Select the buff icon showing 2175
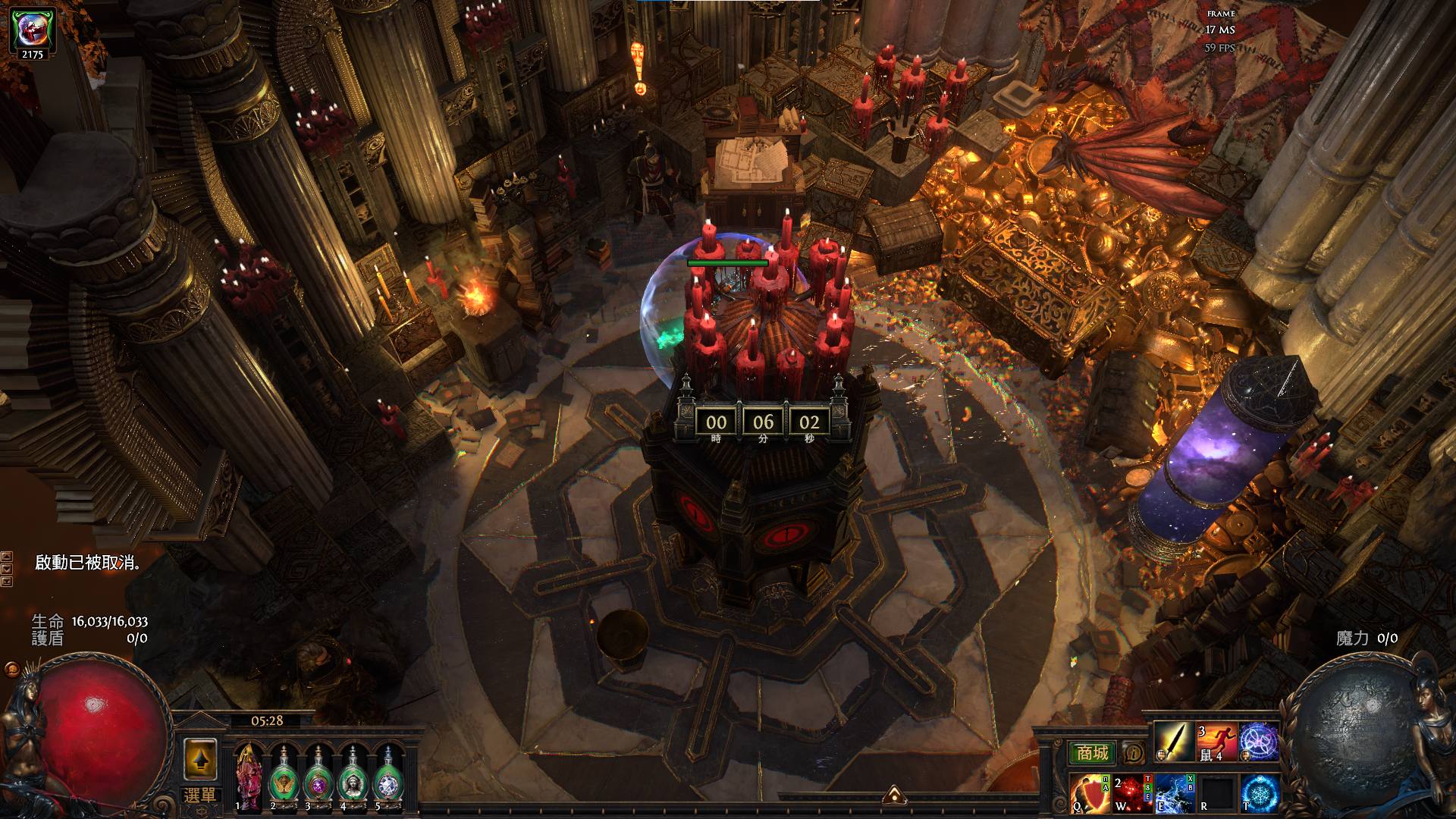 tap(32, 32)
